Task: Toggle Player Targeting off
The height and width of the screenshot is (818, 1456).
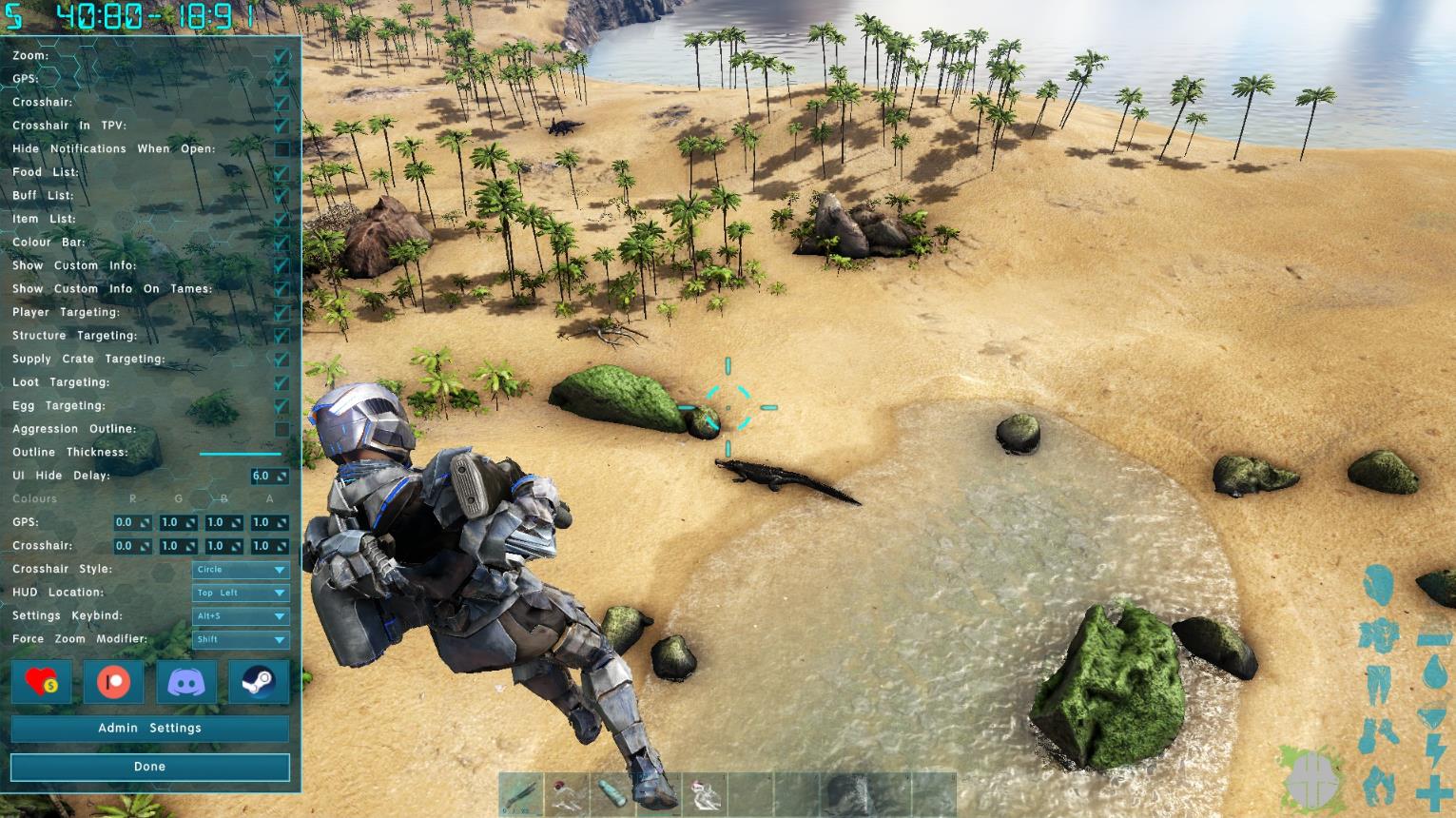Action: pyautogui.click(x=281, y=313)
